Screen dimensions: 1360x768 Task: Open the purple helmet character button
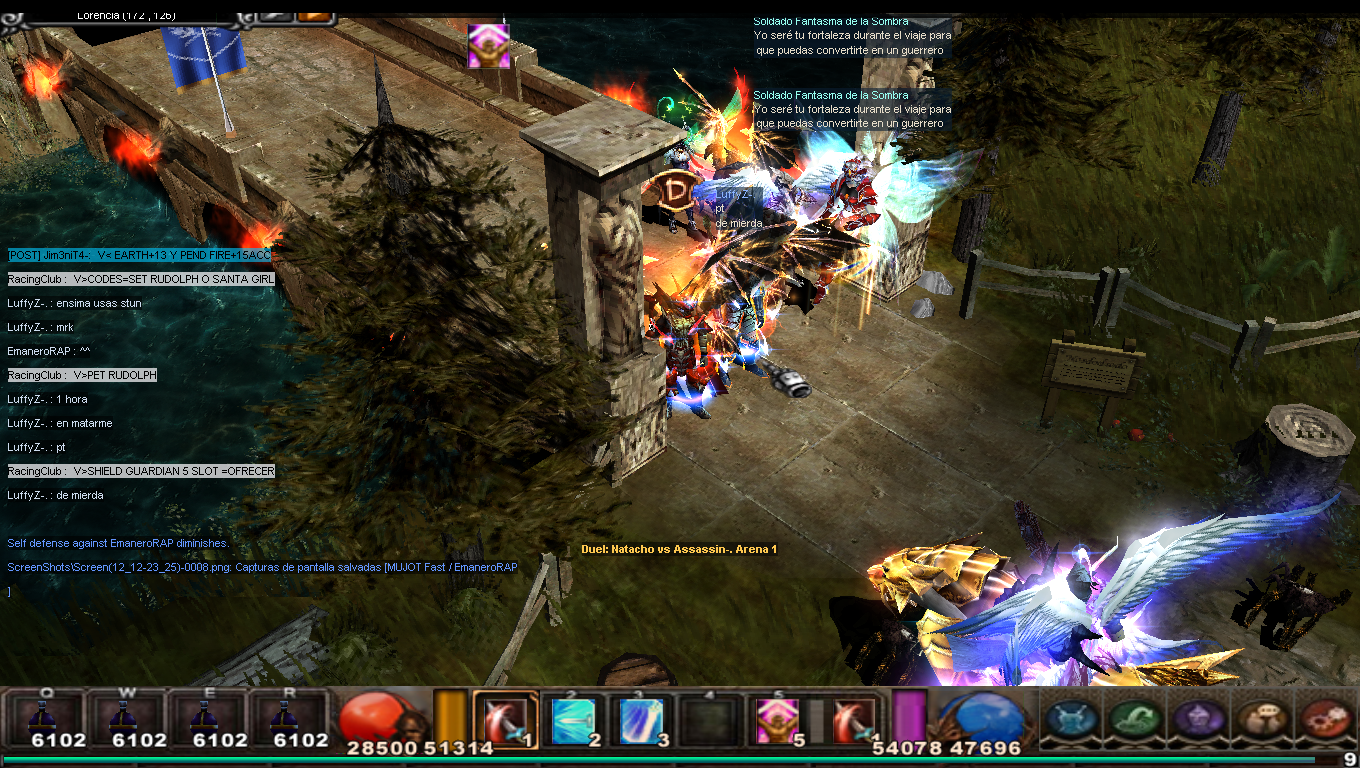[x=1198, y=718]
